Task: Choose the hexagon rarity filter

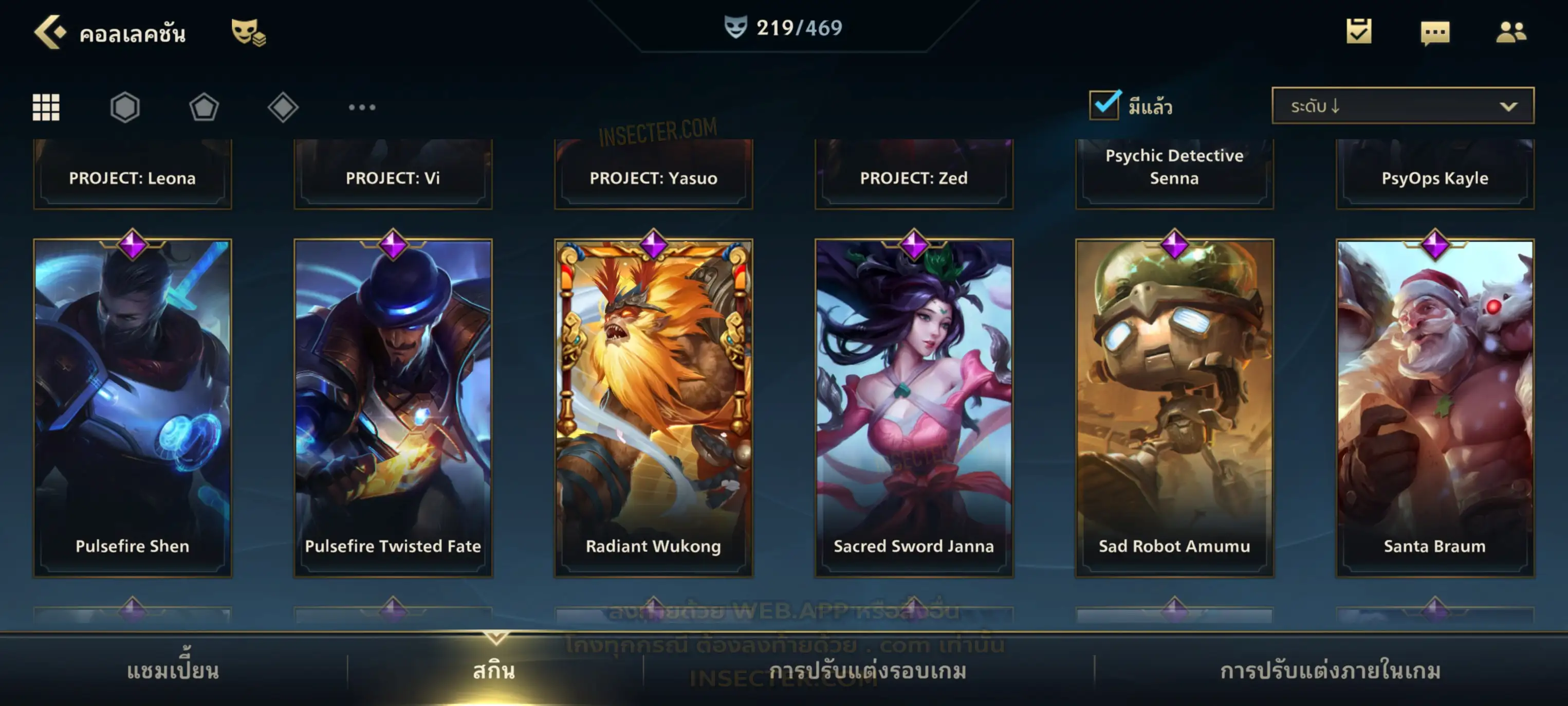Action: coord(125,107)
